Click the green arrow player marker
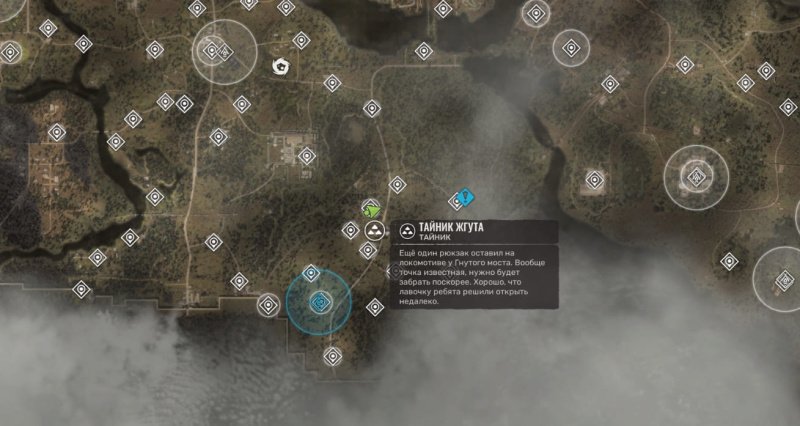Viewport: 800px width, 426px height. [373, 209]
